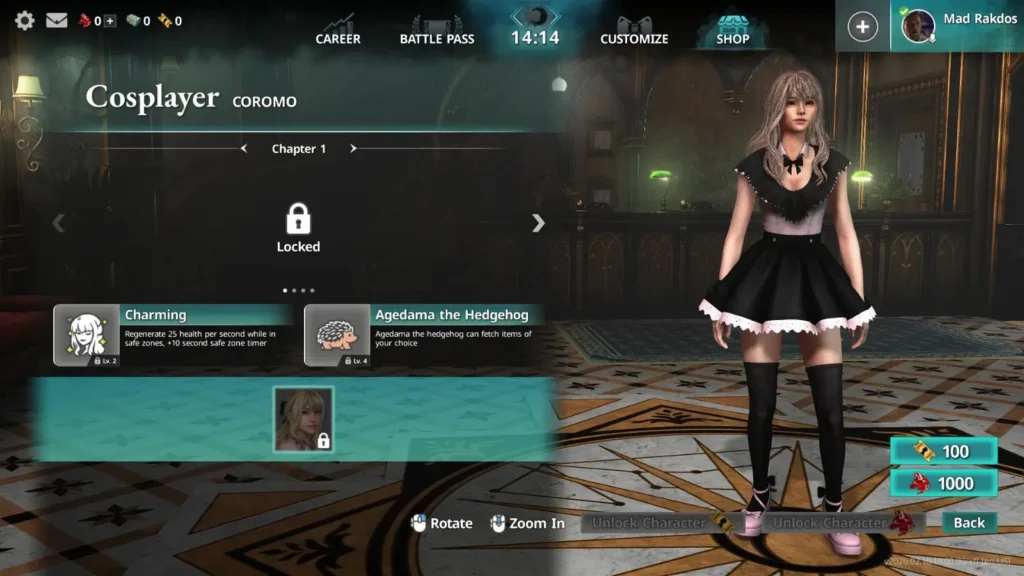Unlock character with gold tickets
The image size is (1024, 576).
coord(660,522)
